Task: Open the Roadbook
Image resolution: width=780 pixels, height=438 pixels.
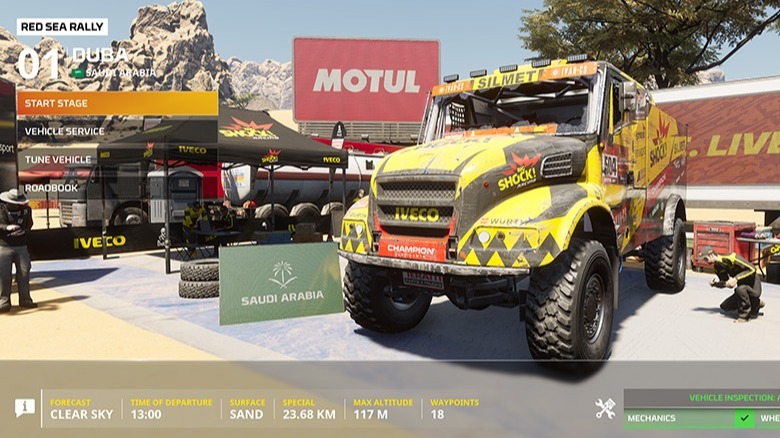Action: (x=116, y=187)
